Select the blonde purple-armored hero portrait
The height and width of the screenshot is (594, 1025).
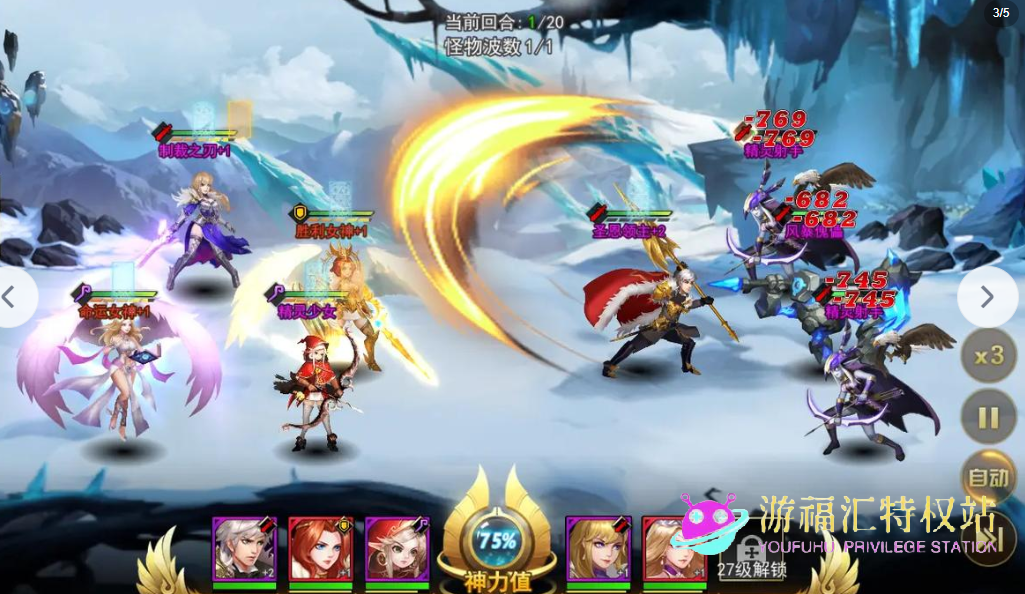598,549
